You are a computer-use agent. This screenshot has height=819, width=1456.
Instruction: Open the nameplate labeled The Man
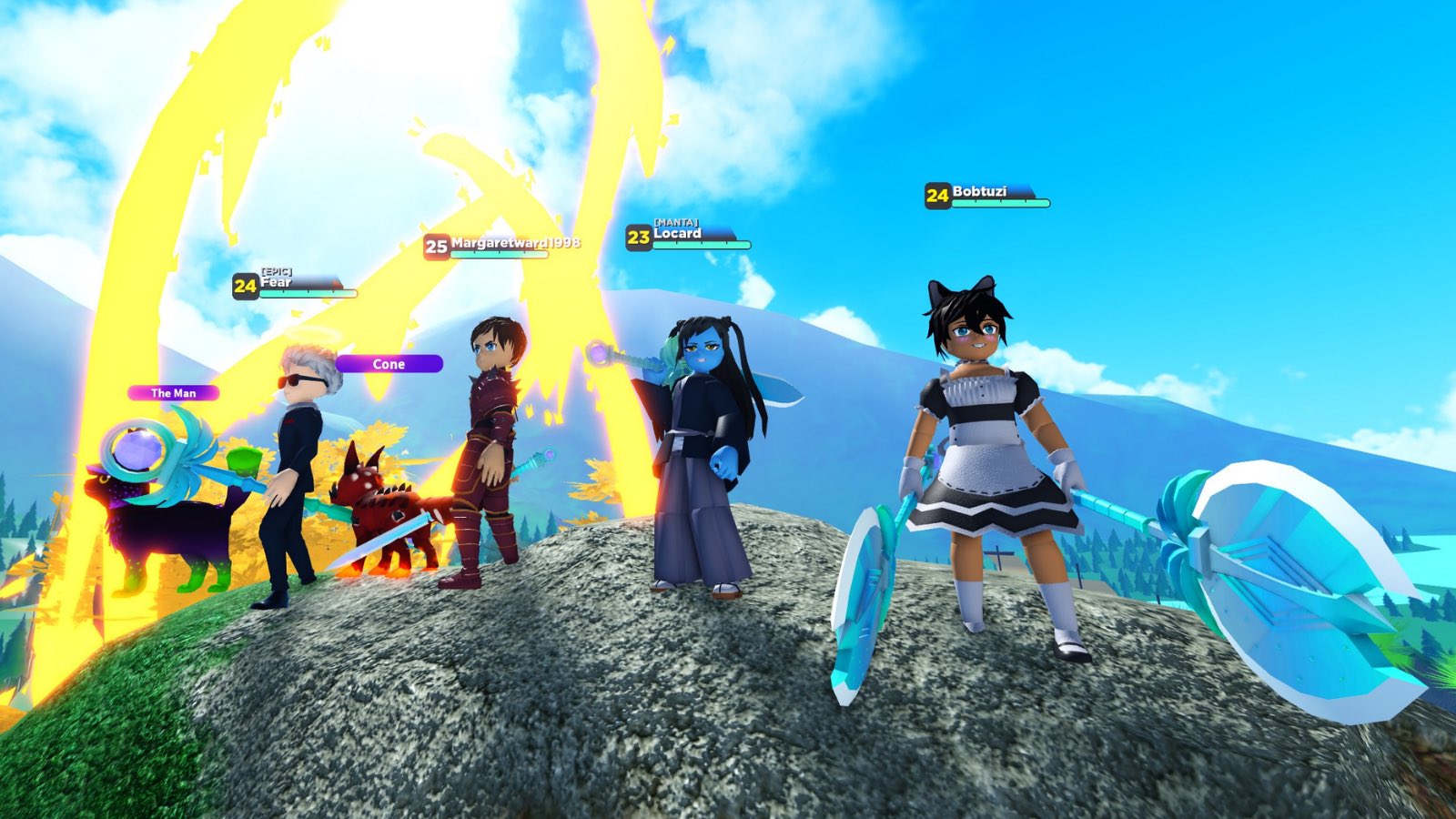click(x=173, y=394)
